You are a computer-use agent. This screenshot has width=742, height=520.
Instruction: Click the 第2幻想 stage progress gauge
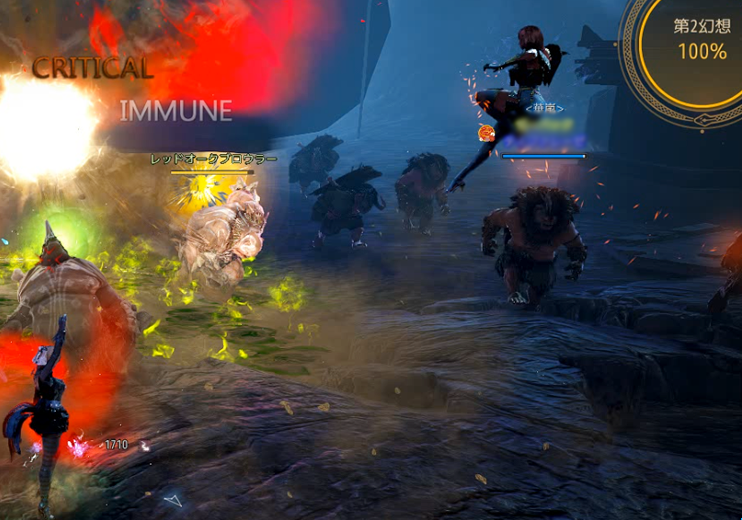(x=700, y=42)
